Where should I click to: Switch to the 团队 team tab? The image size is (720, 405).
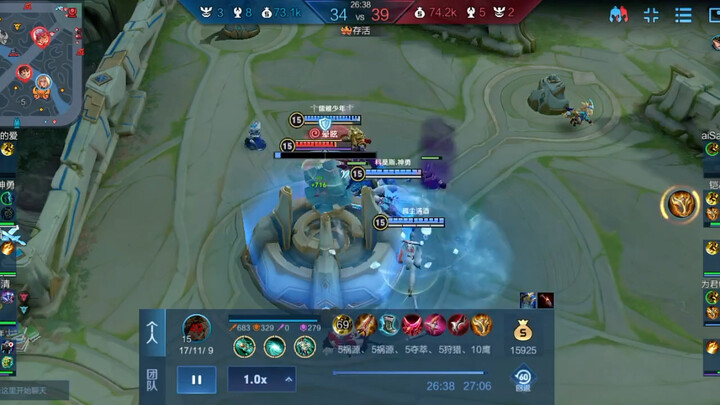pyautogui.click(x=153, y=379)
